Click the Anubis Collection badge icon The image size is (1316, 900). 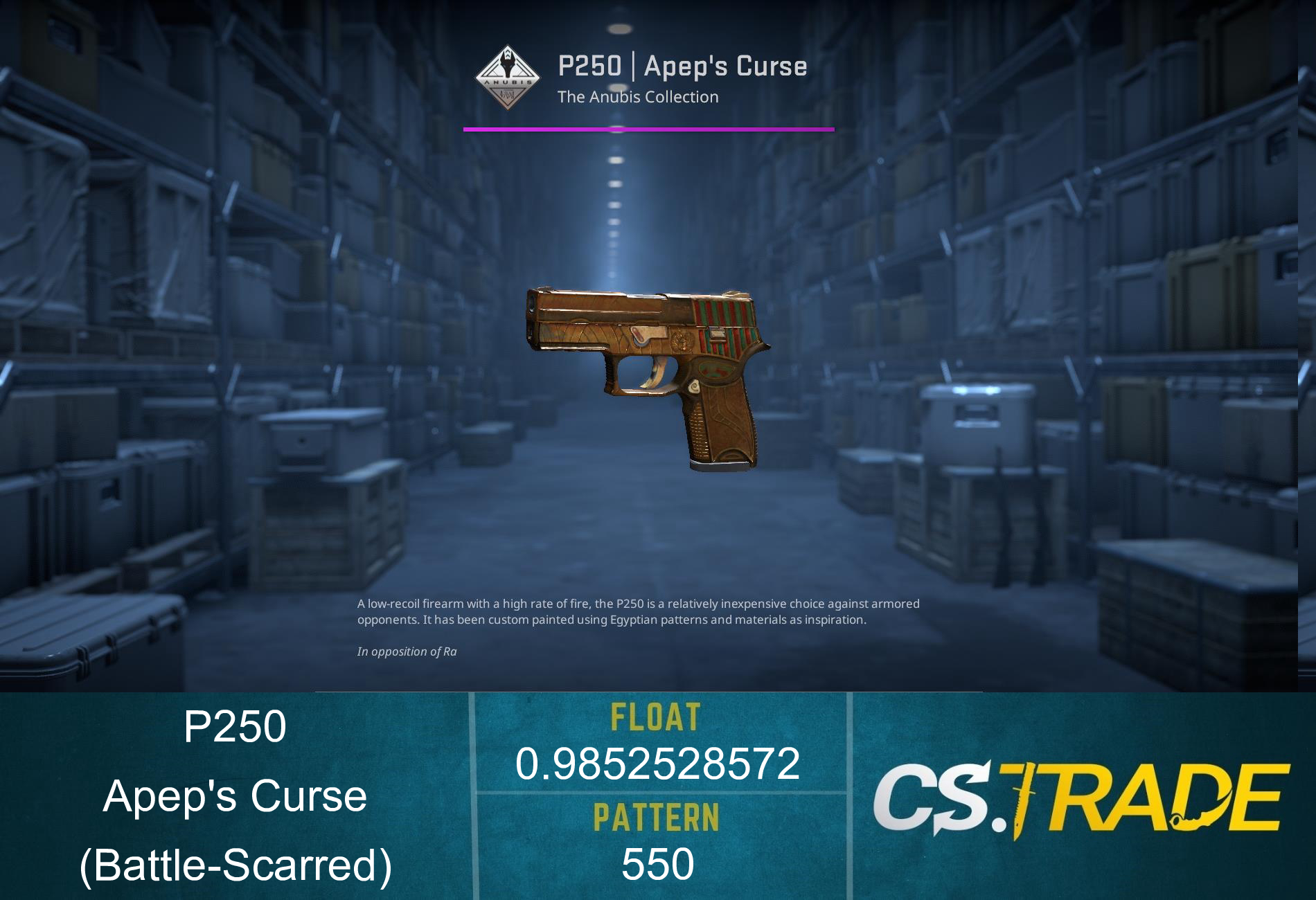point(508,75)
